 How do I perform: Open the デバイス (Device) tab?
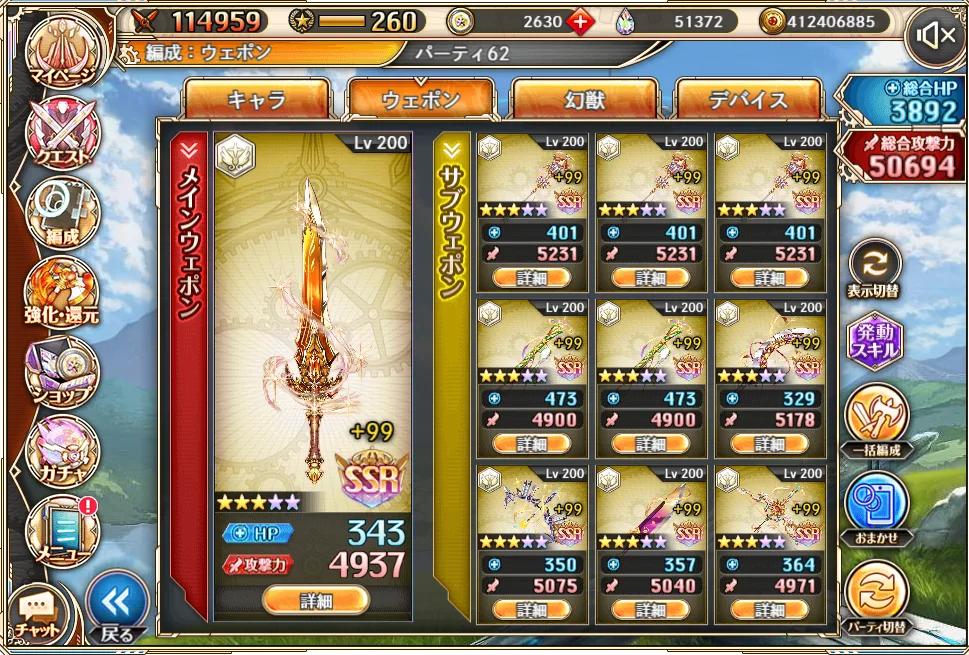(x=749, y=100)
